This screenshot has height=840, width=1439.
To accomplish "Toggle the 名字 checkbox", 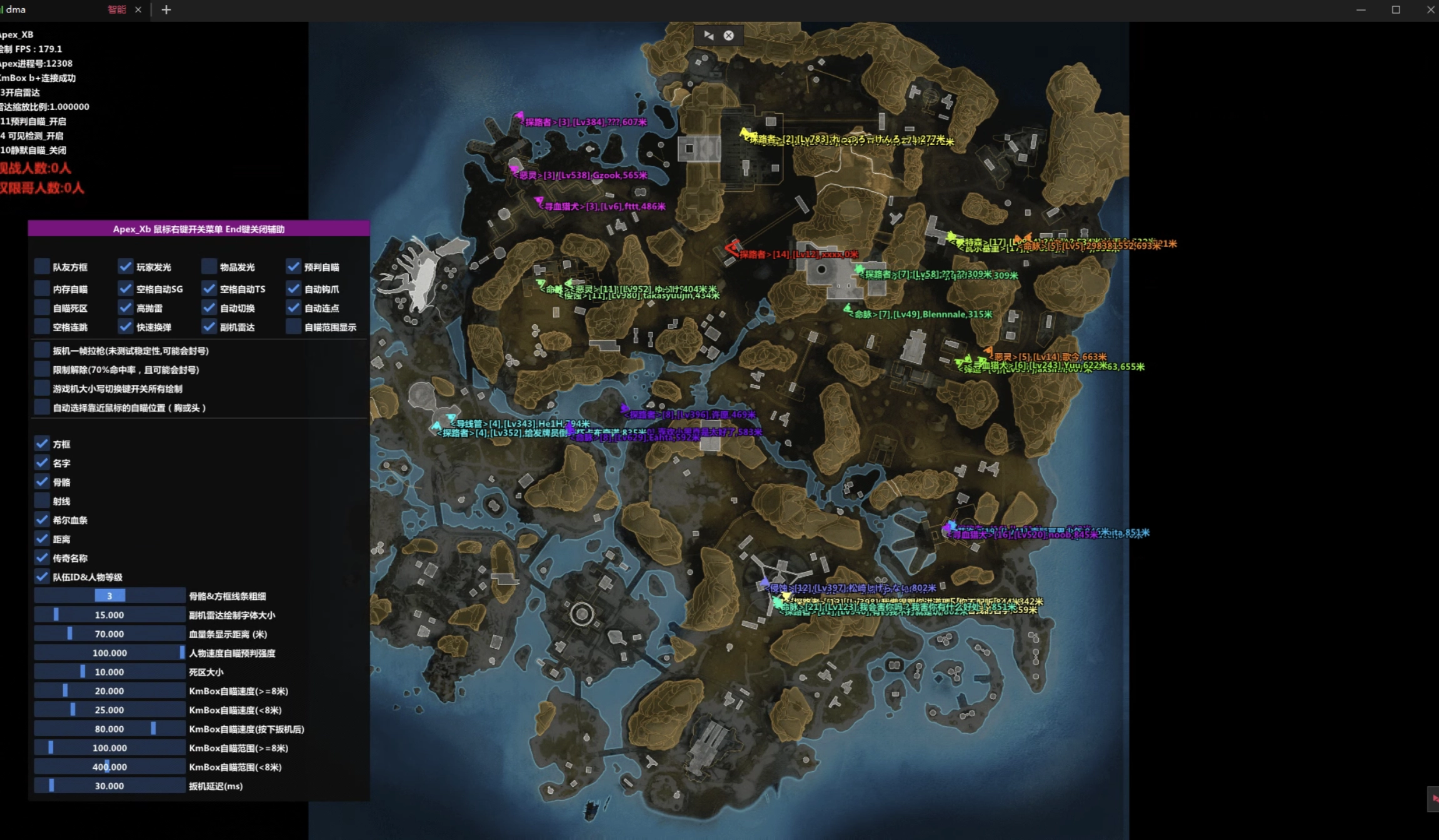I will point(42,463).
